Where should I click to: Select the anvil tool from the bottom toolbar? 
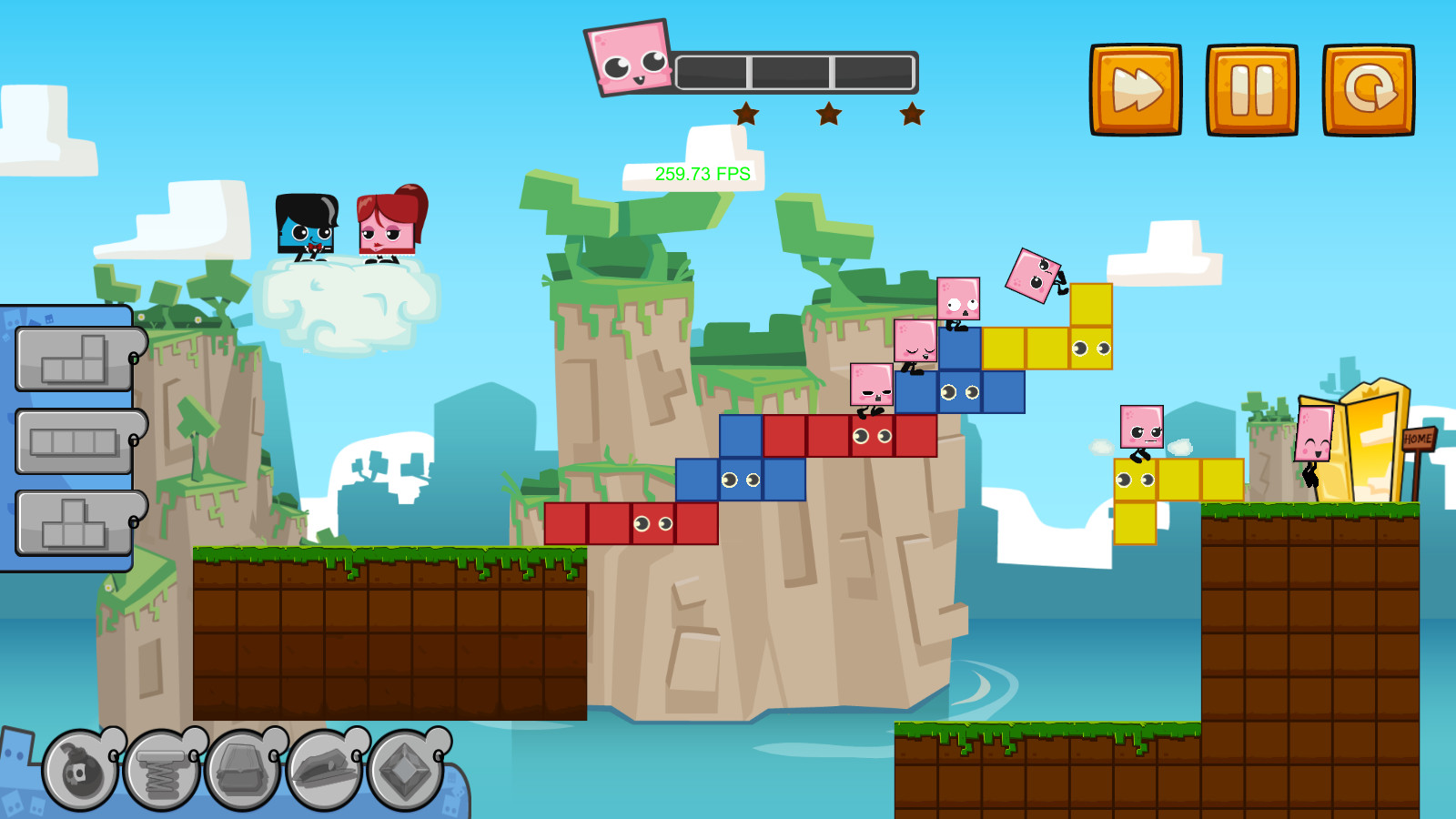coord(244,773)
